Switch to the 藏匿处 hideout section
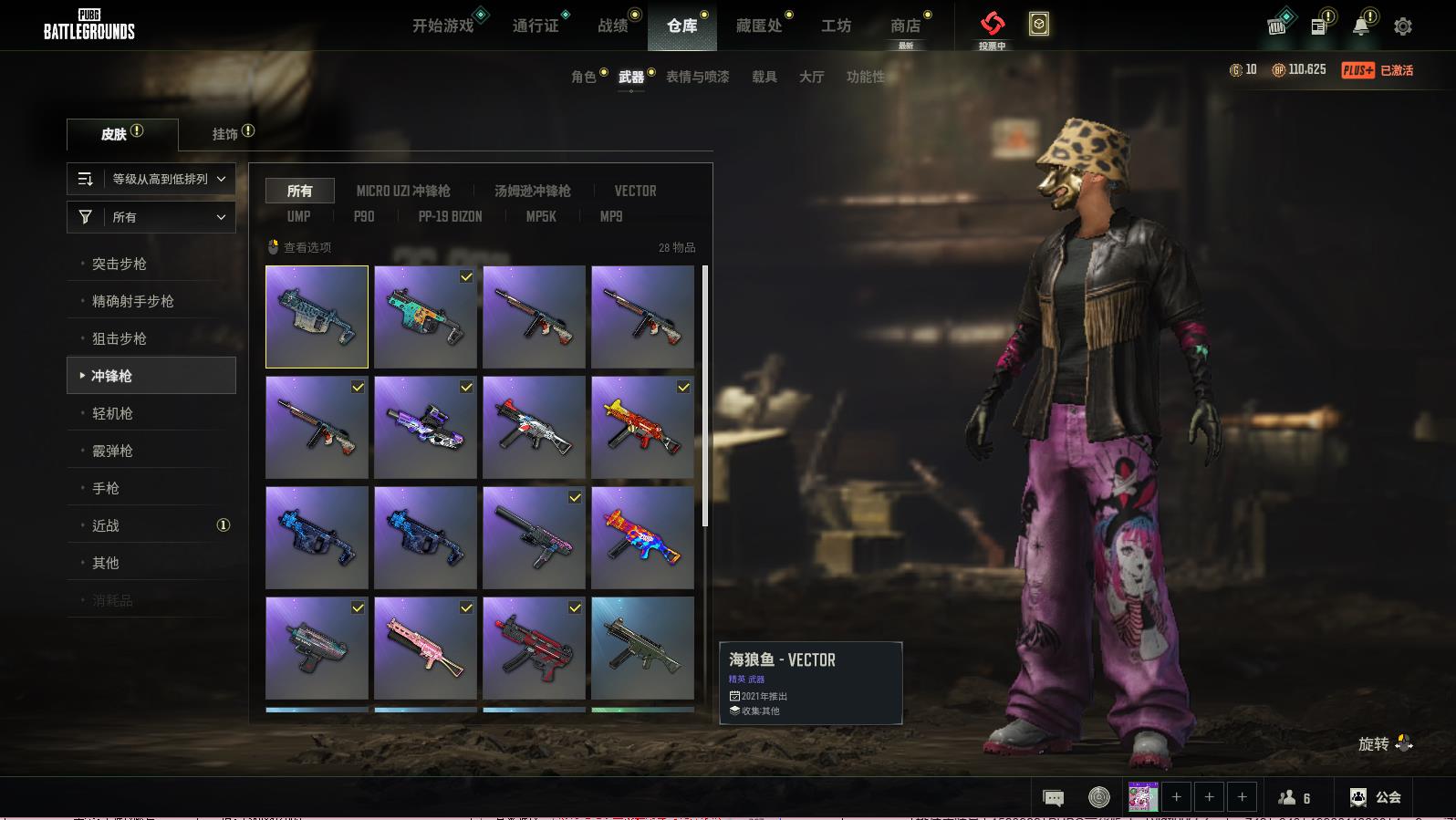This screenshot has width=1456, height=820. coord(759,26)
